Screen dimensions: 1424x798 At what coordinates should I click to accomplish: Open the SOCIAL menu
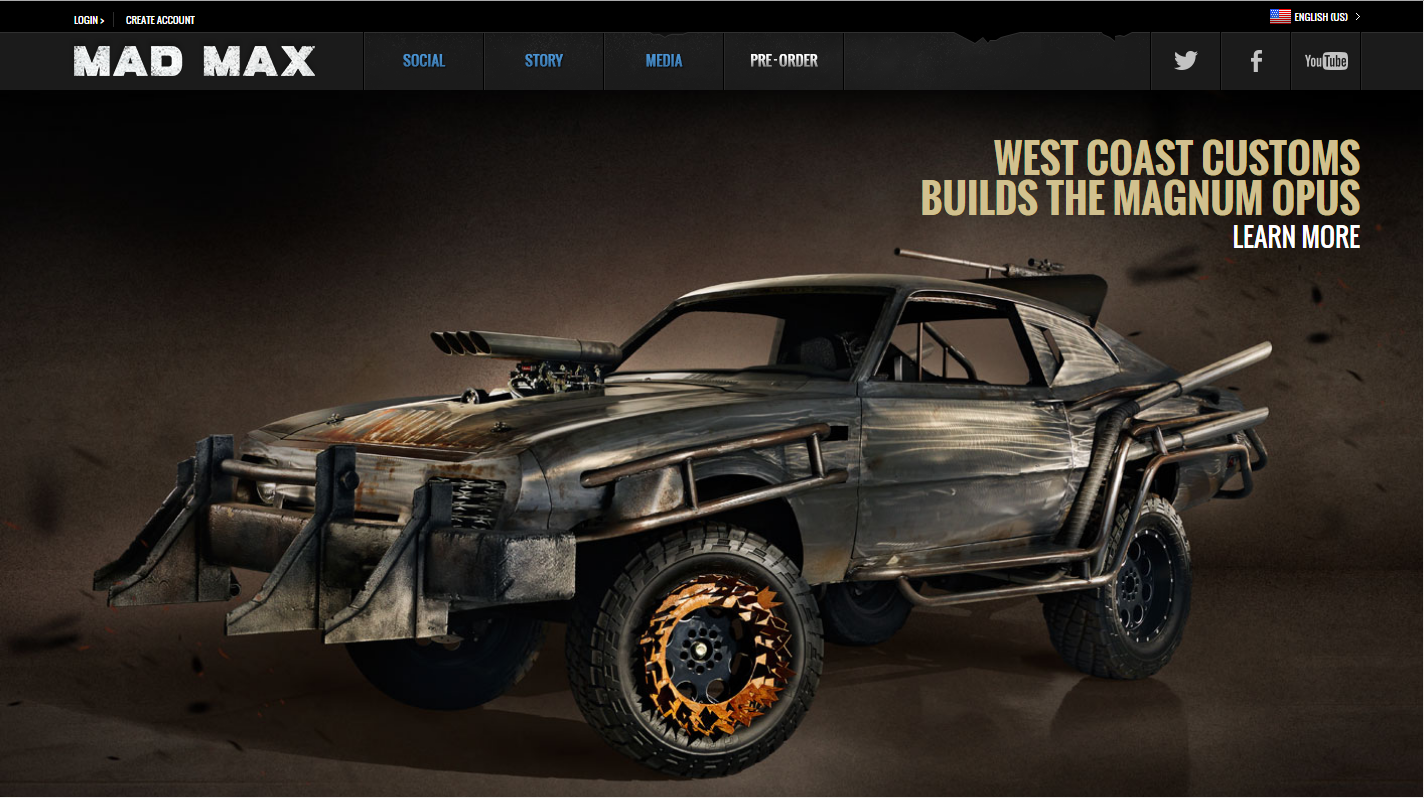click(x=423, y=61)
